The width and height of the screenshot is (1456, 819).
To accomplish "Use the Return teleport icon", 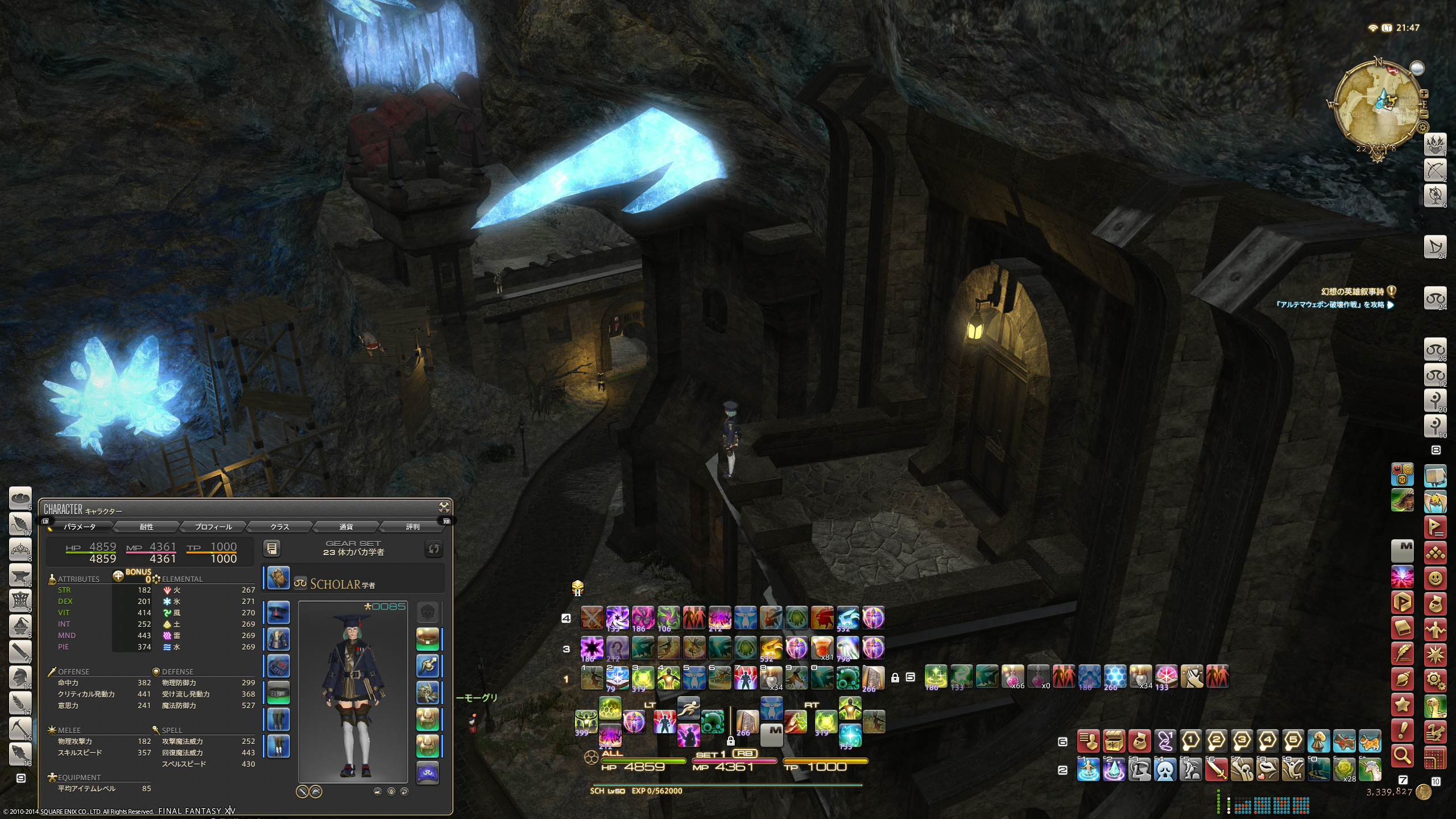I will (1088, 771).
